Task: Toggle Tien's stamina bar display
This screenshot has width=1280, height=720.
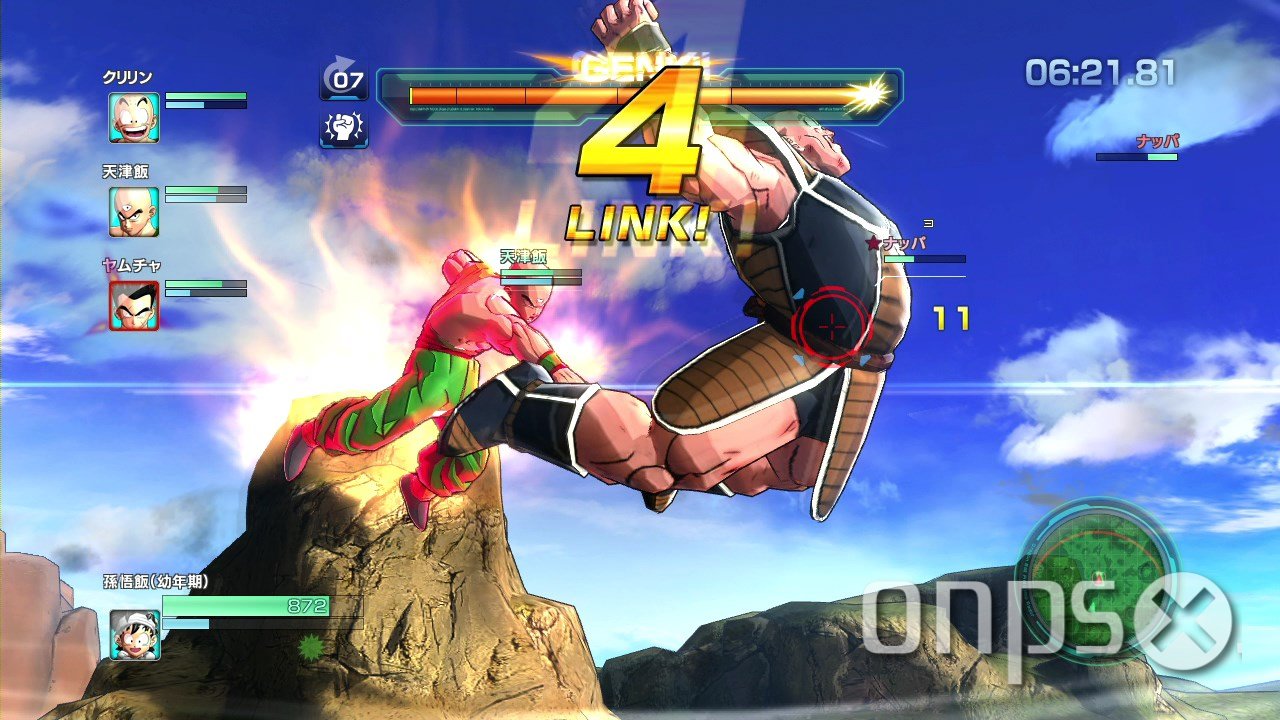Action: (x=205, y=200)
